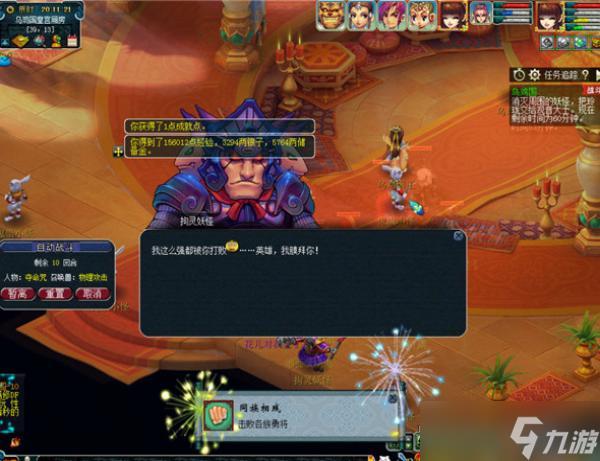
Task: Click the quest tracker clock icon
Action: 518,75
